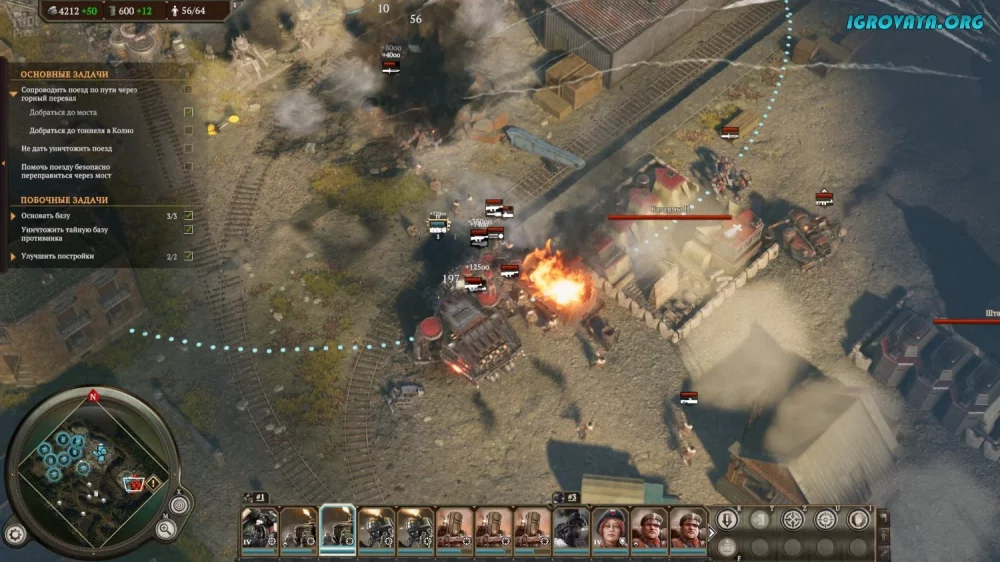Select the "Добраться до моста" sub-objective
Image resolution: width=1000 pixels, height=562 pixels.
[62, 112]
